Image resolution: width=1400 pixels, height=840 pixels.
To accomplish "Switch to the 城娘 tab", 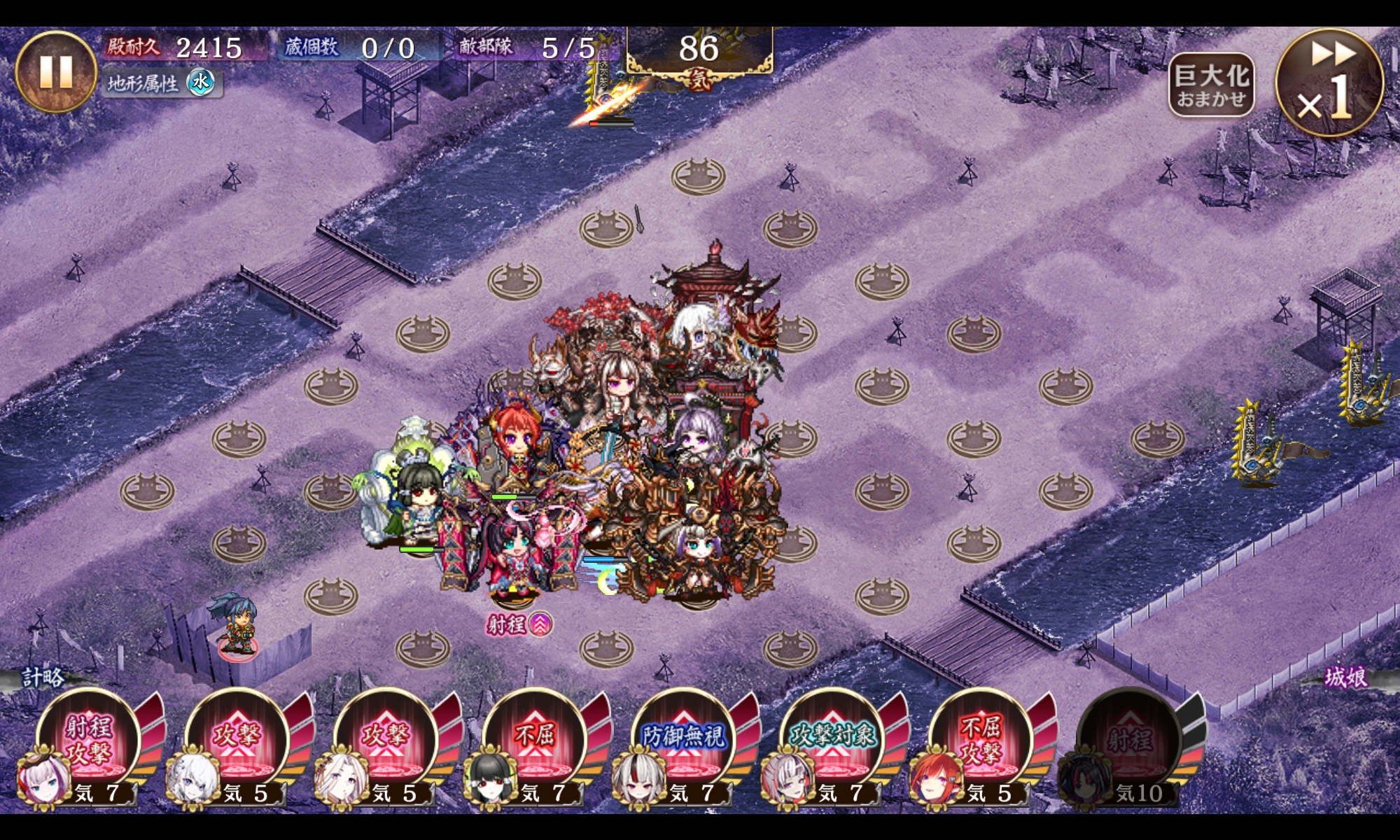I will tap(1345, 677).
